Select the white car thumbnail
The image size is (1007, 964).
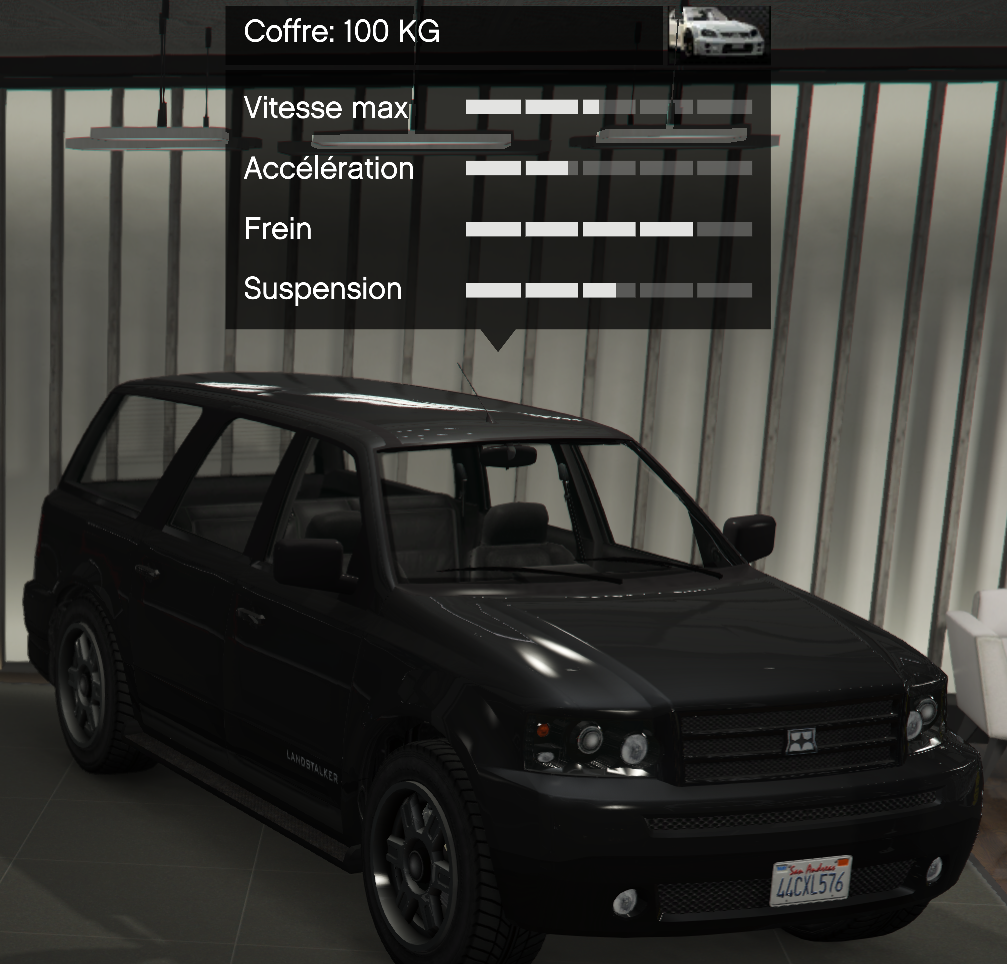pos(718,33)
